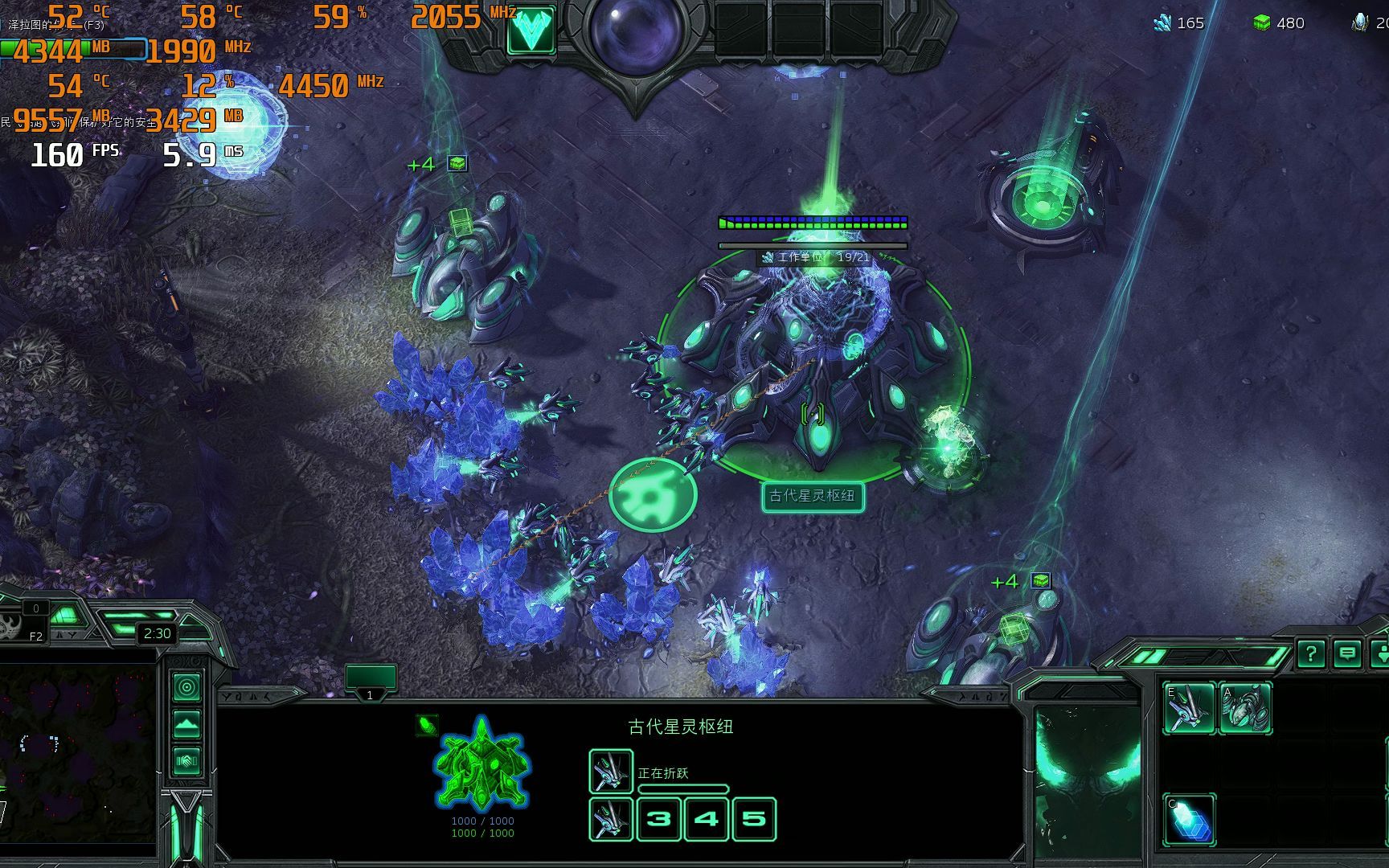Activate the minimap ping target button

click(186, 688)
